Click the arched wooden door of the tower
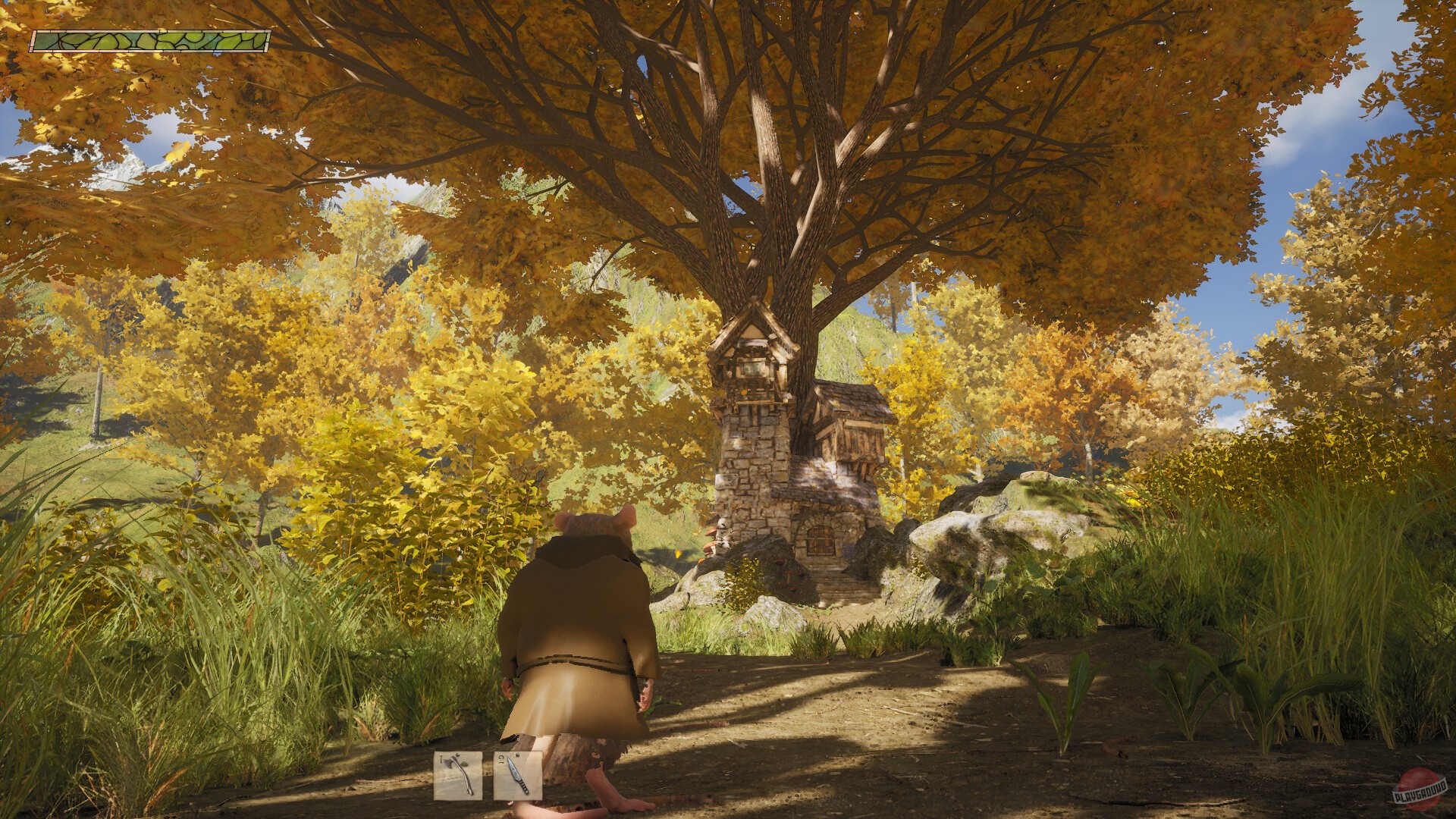 820,539
